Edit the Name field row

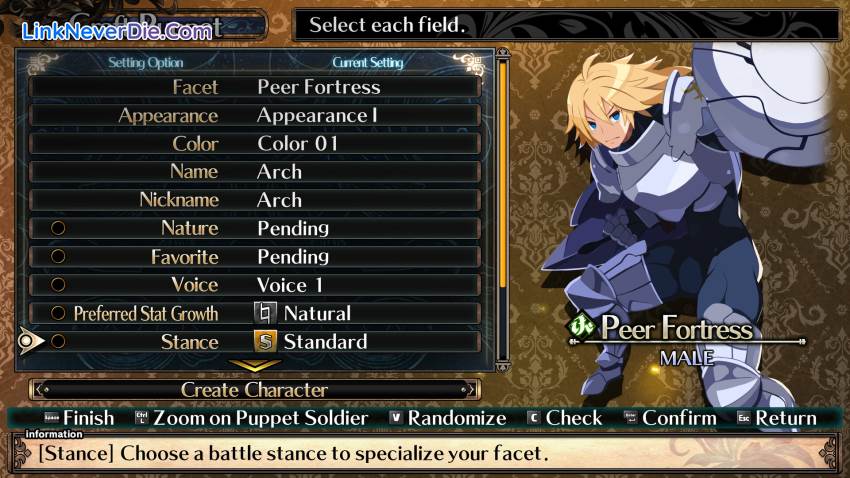pyautogui.click(x=255, y=171)
